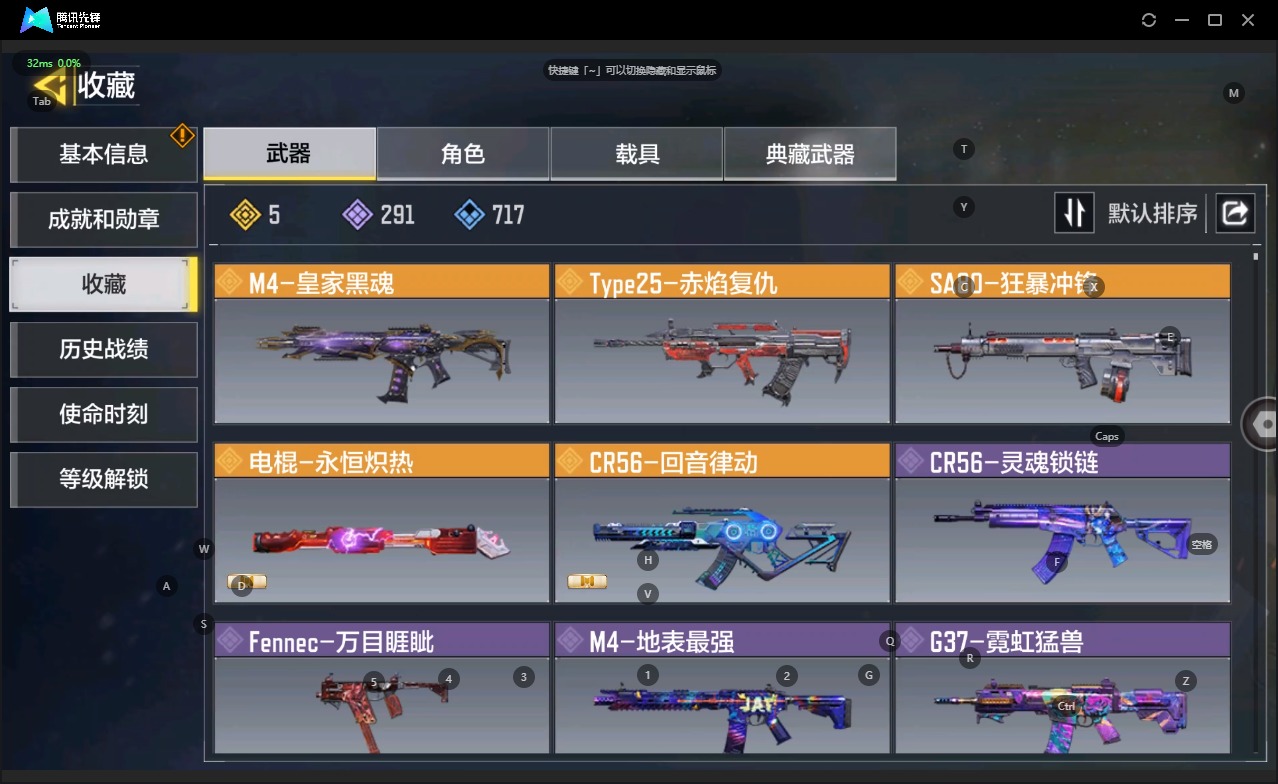The width and height of the screenshot is (1278, 784).
Task: Select the CR56-回音律动 weapon card
Action: click(722, 524)
